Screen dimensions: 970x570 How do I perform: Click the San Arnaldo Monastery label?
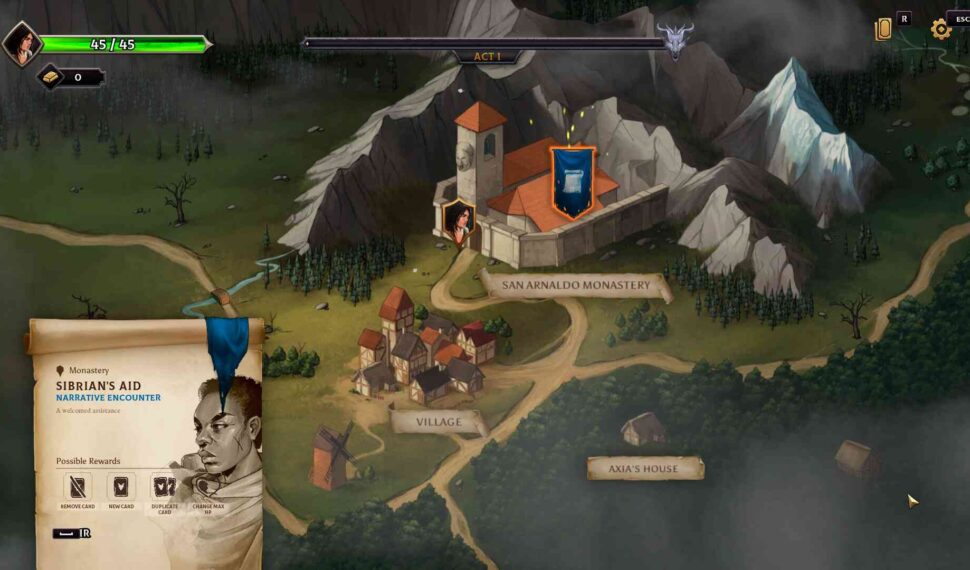(576, 286)
